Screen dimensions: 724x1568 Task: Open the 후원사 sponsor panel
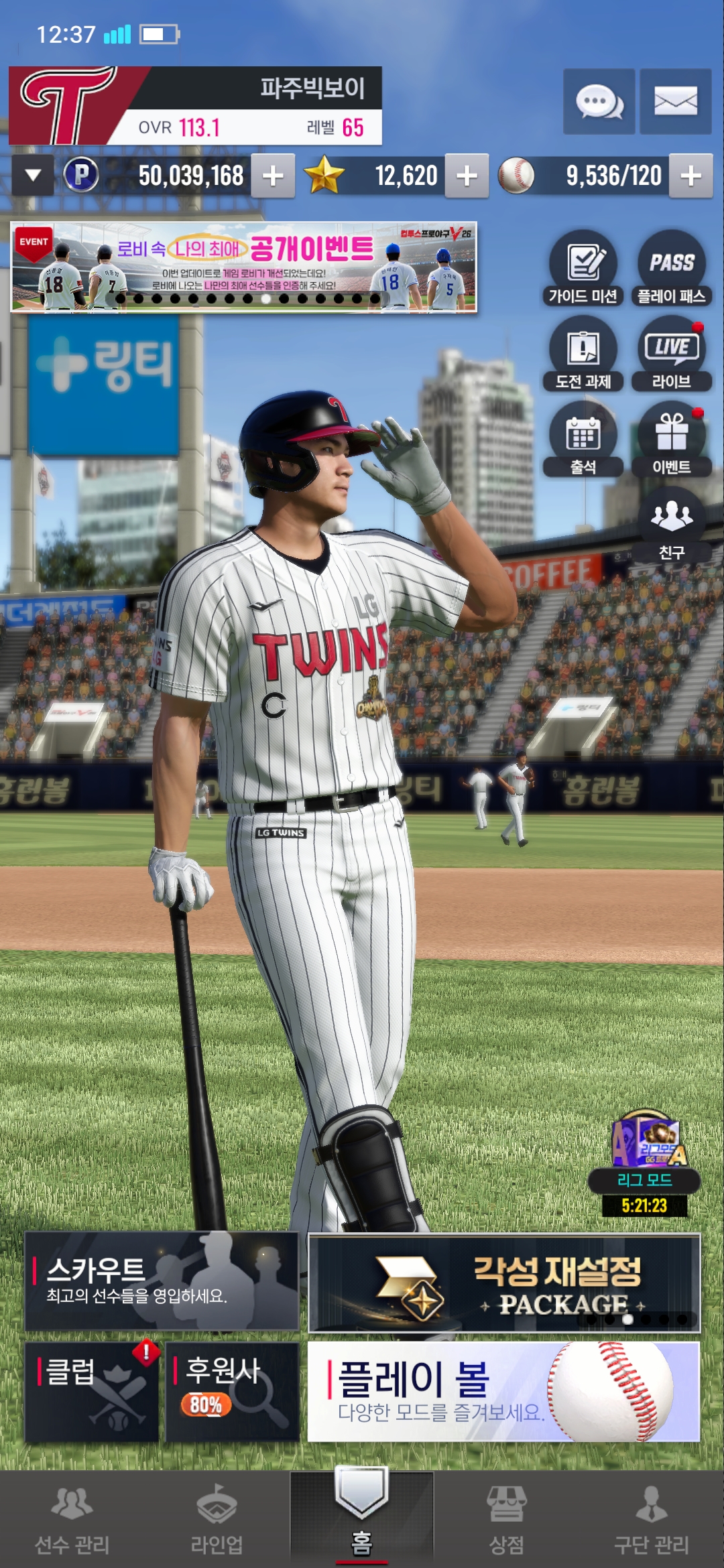pos(232,1391)
